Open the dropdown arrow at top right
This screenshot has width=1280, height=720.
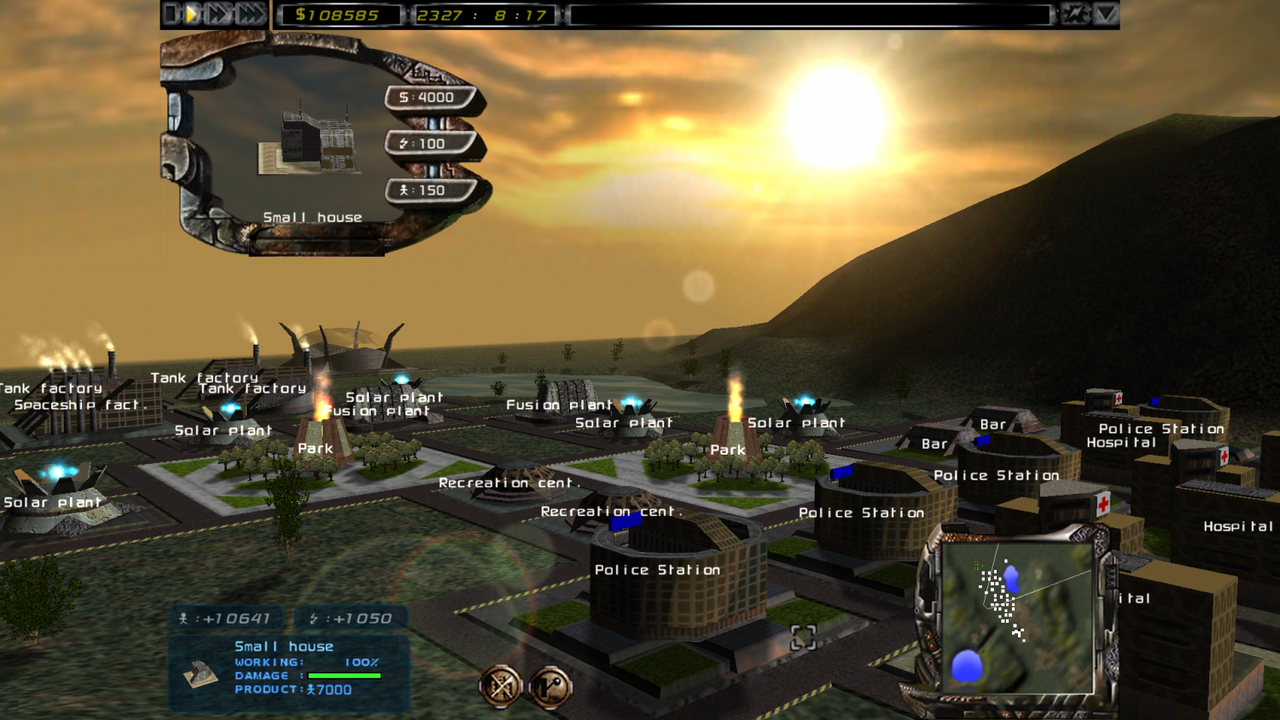[1106, 13]
